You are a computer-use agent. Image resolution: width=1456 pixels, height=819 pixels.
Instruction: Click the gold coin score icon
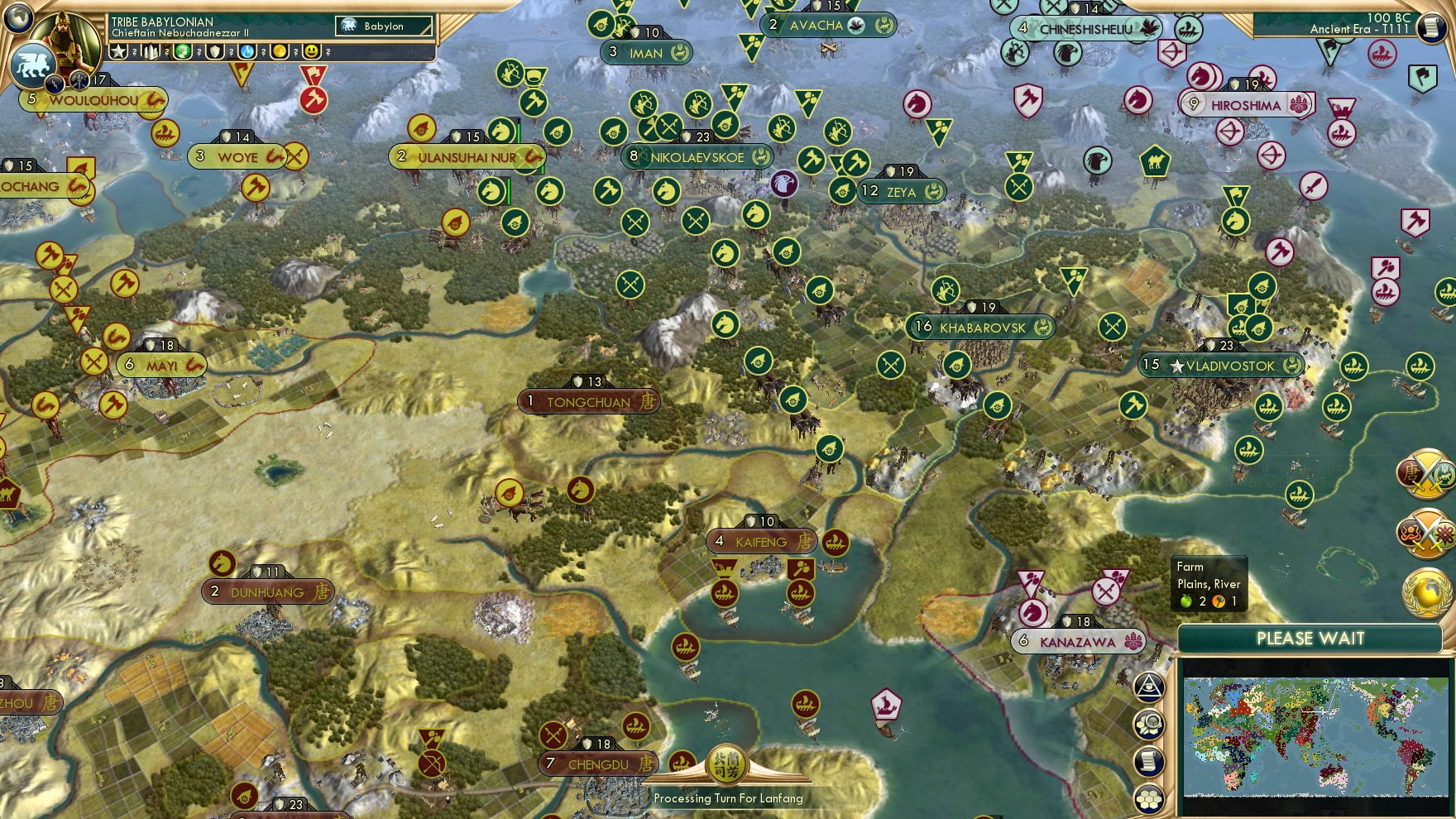click(280, 52)
